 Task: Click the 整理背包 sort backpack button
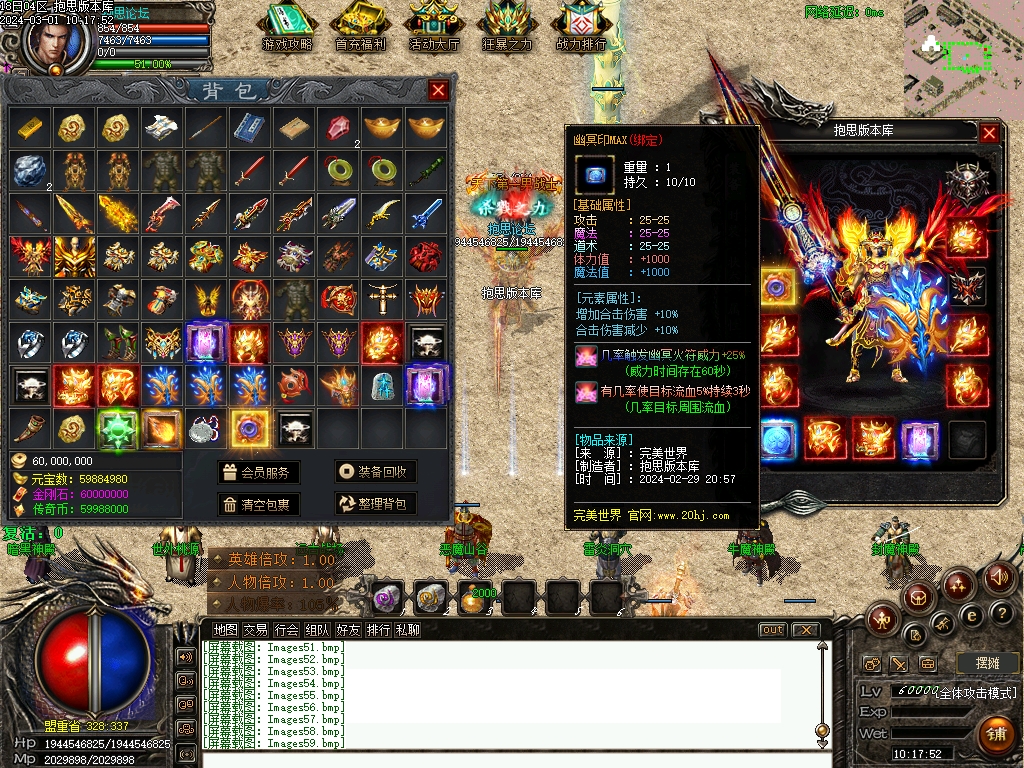375,504
